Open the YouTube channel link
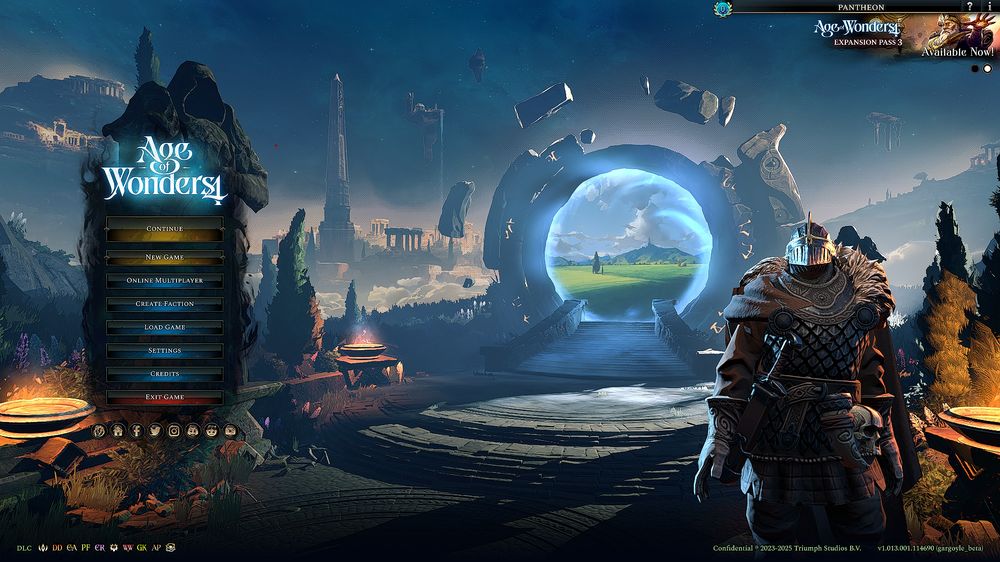This screenshot has height=562, width=1000. [x=230, y=430]
